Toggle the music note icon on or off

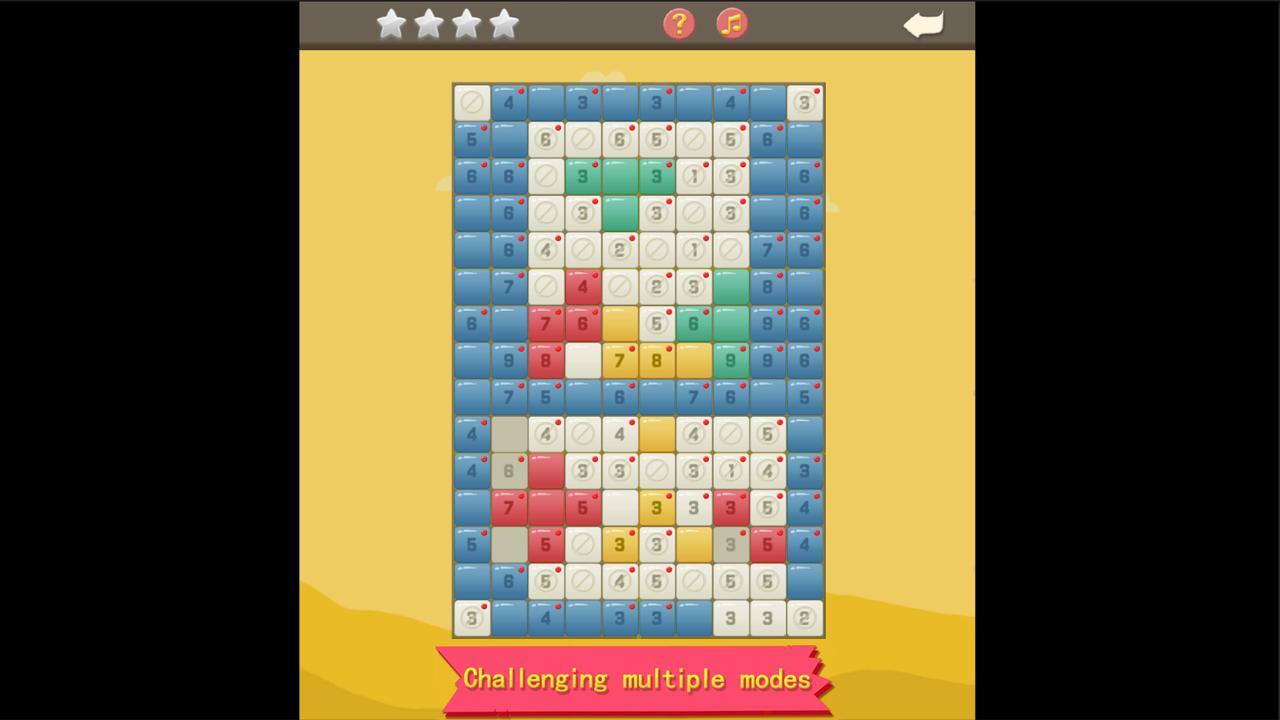click(731, 23)
